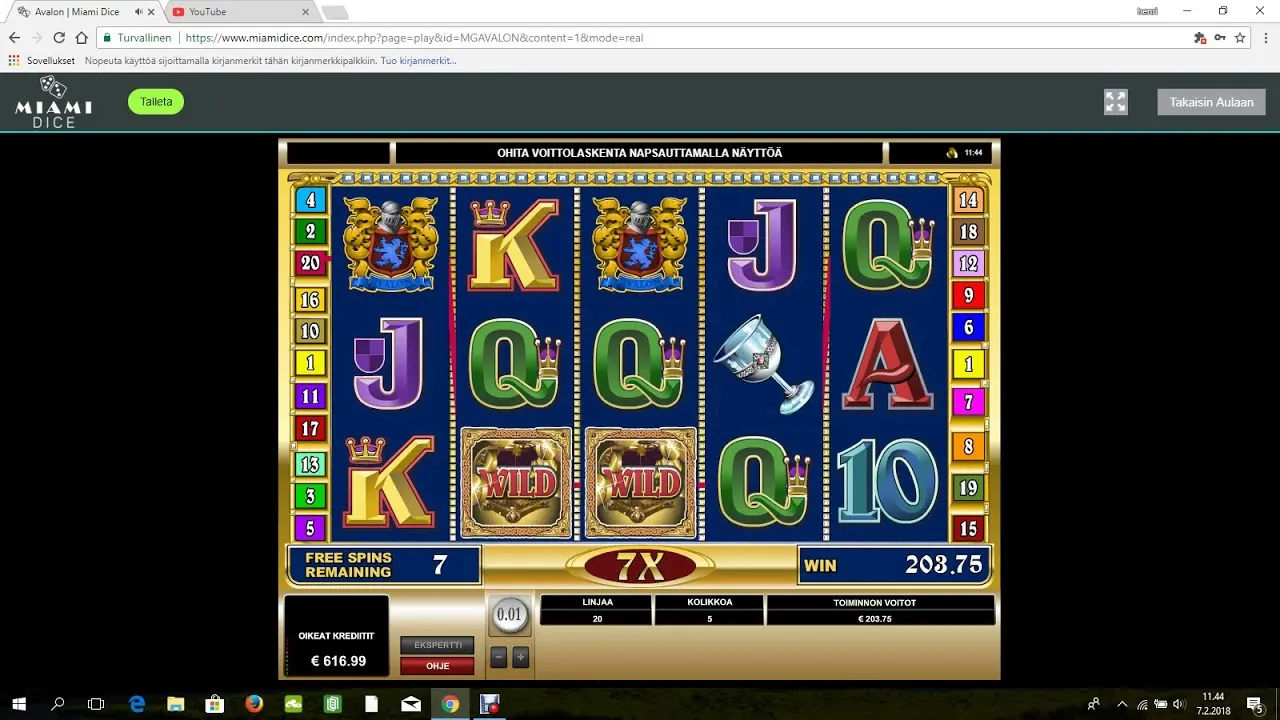Open Microsoft Edge from the taskbar

coord(135,704)
